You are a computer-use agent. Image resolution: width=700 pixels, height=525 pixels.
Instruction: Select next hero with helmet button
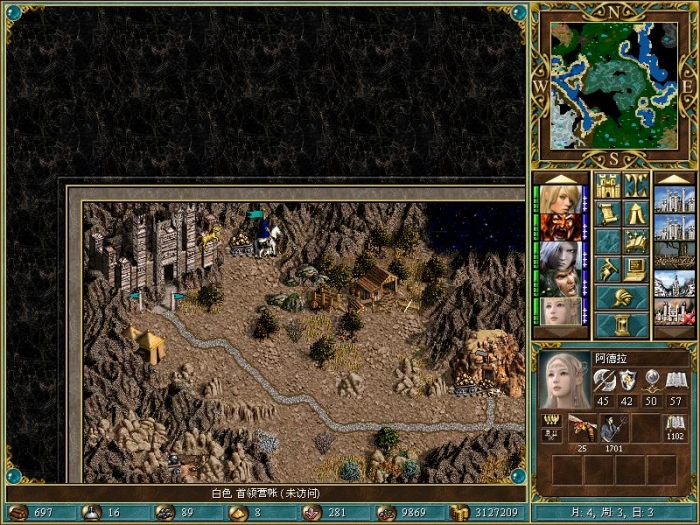621,298
